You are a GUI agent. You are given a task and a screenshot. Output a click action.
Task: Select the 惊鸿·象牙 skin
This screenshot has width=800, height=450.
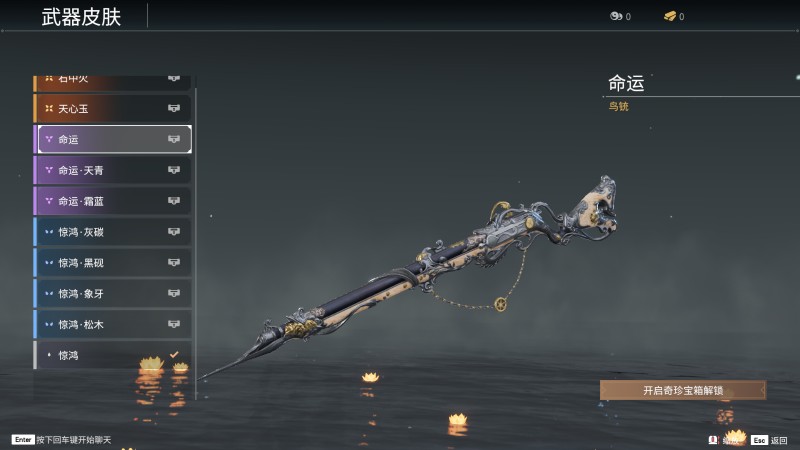112,294
